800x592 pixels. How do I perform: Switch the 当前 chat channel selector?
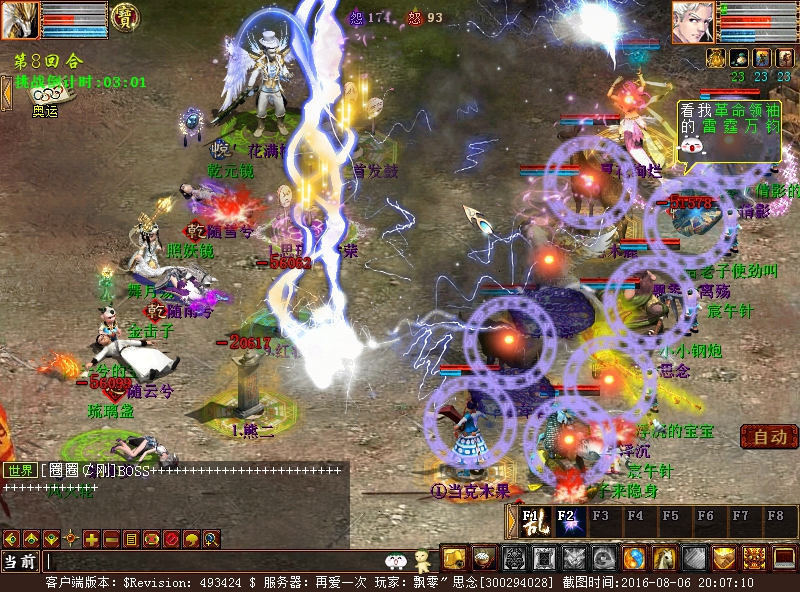point(20,562)
